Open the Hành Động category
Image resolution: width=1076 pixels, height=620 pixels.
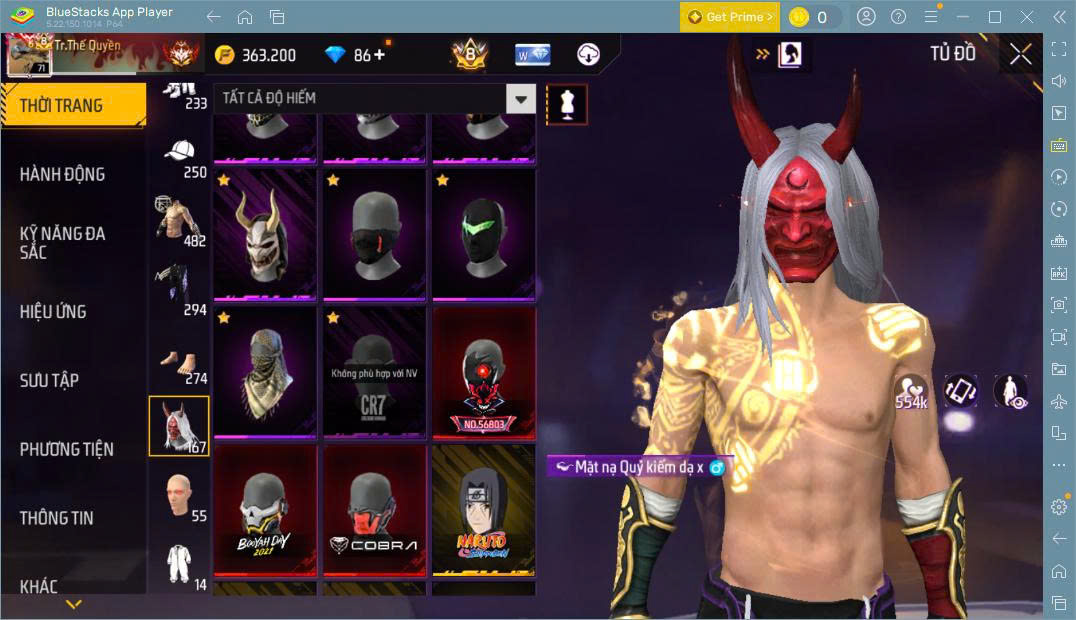pyautogui.click(x=62, y=174)
